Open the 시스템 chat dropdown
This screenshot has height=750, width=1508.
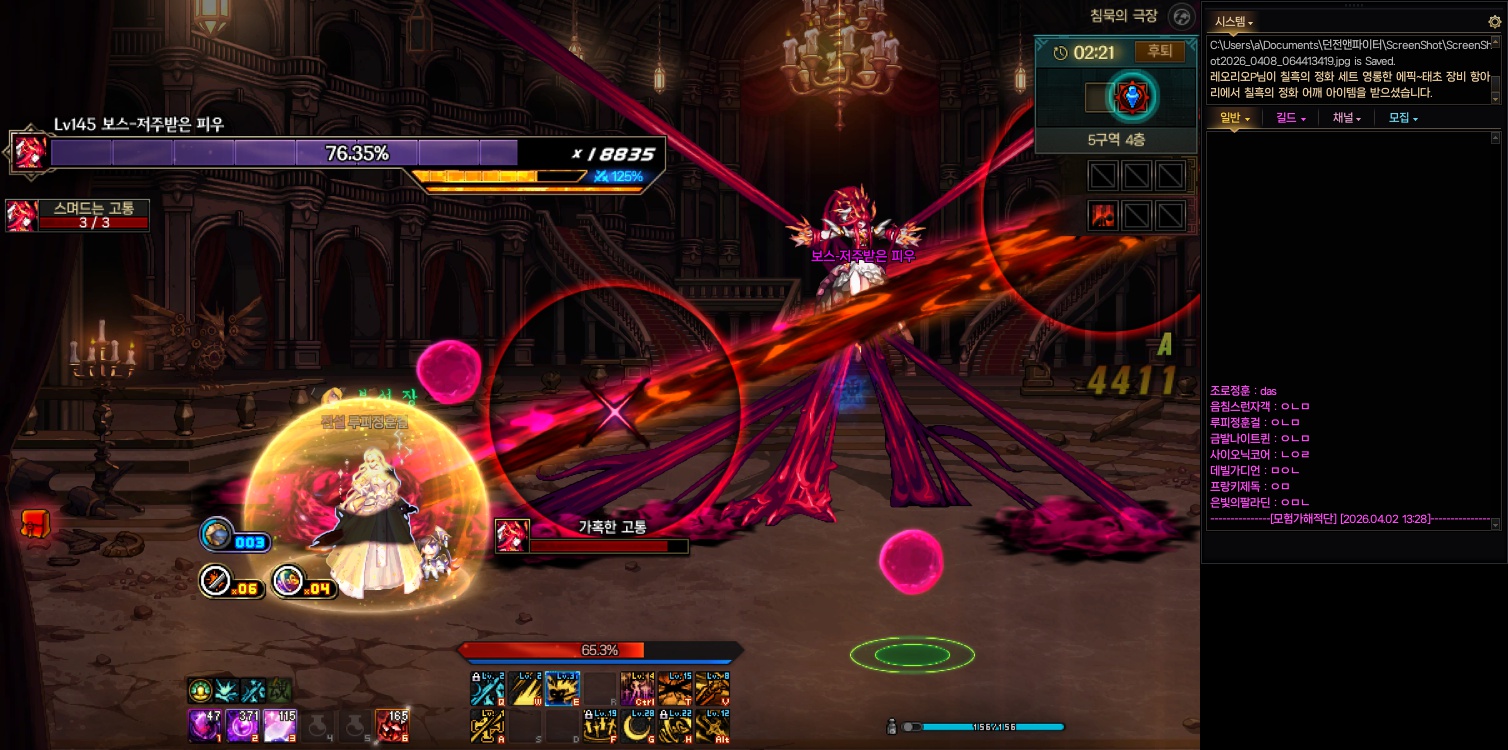point(1234,21)
